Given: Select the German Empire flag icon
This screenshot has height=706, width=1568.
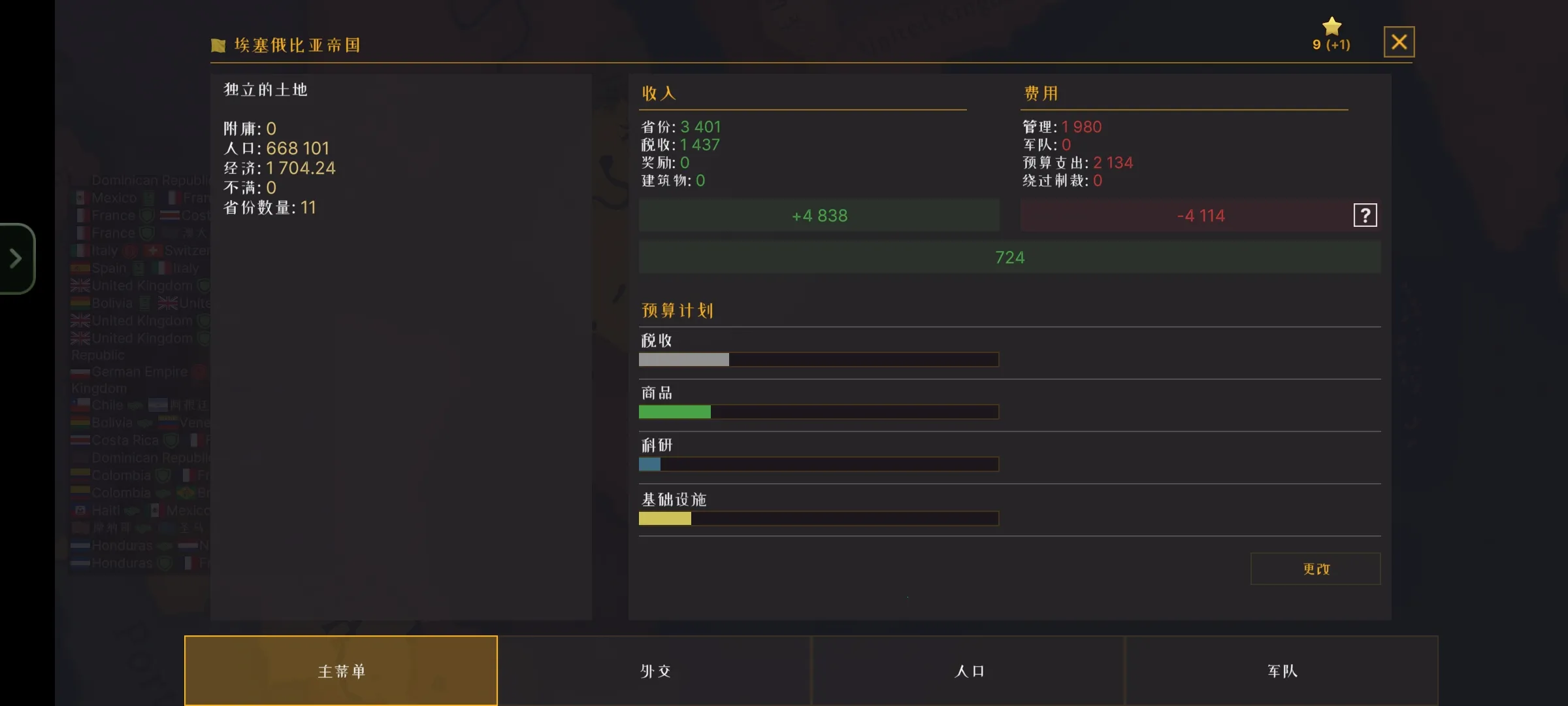Looking at the screenshot, I should click(80, 371).
